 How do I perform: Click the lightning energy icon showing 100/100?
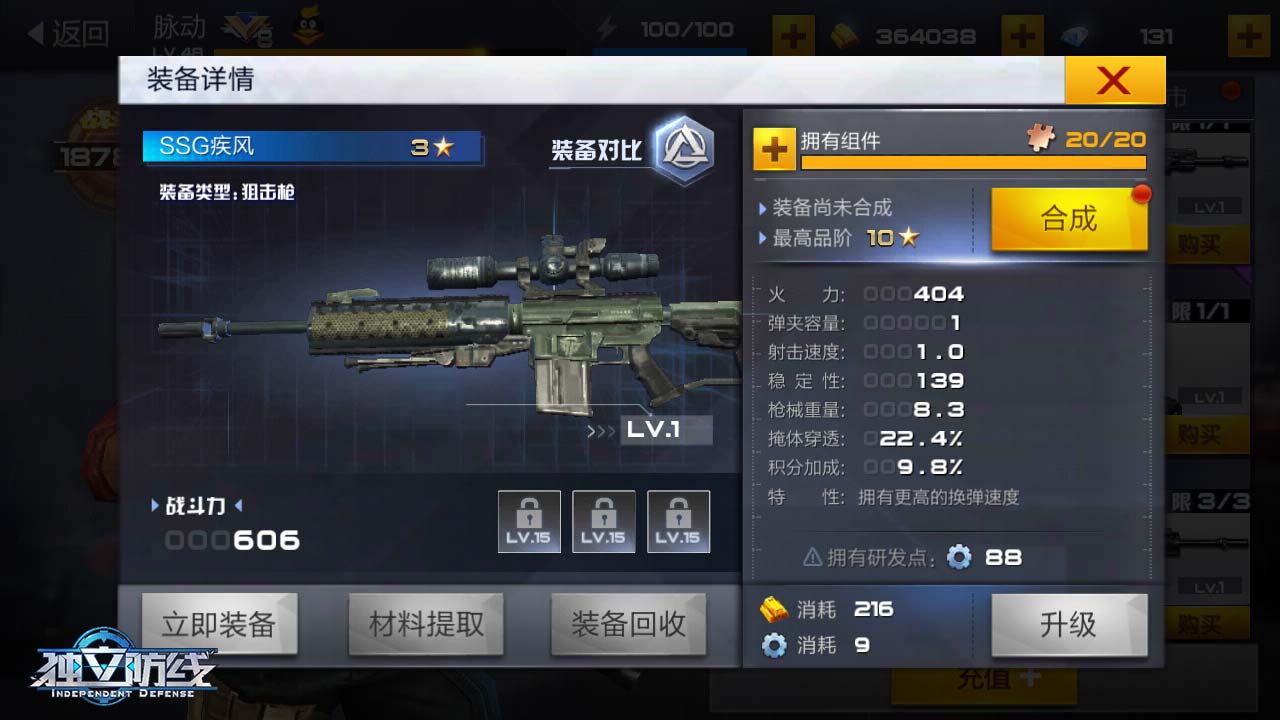[x=607, y=30]
